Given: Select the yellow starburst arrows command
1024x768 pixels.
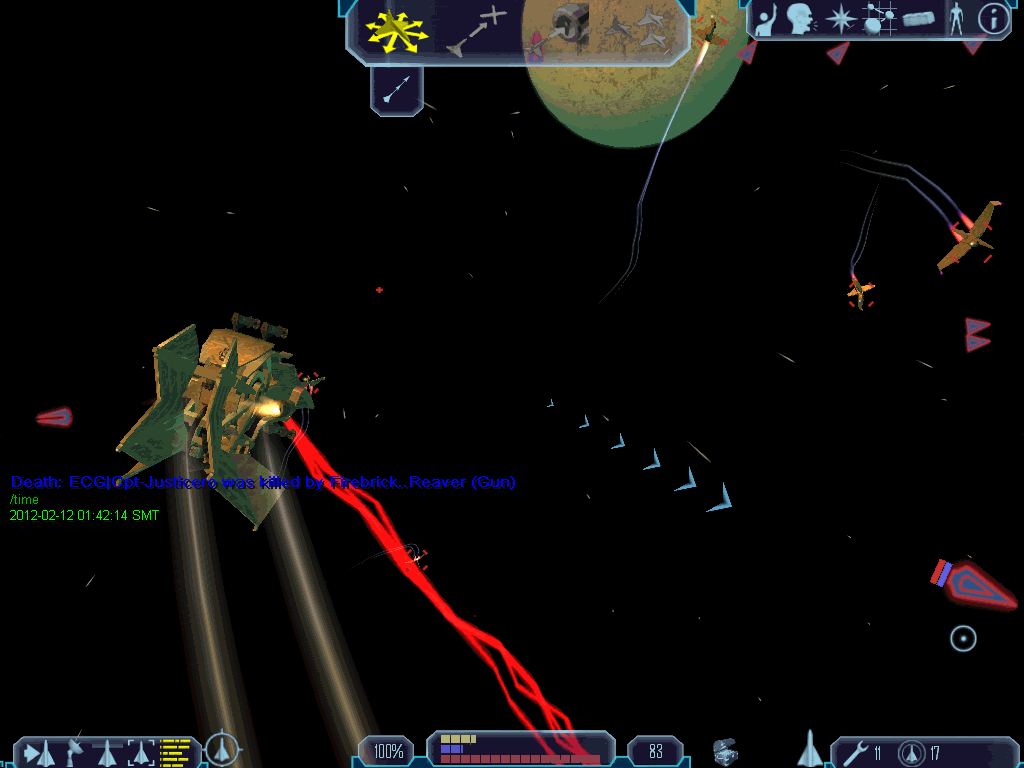Looking at the screenshot, I should pyautogui.click(x=397, y=31).
